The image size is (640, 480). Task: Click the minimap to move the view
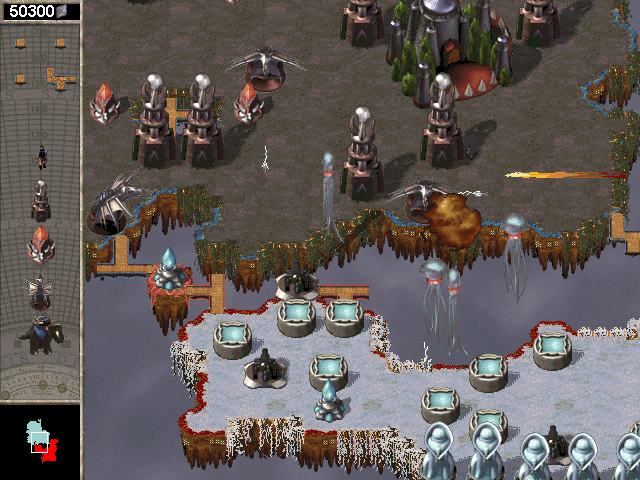click(x=40, y=441)
